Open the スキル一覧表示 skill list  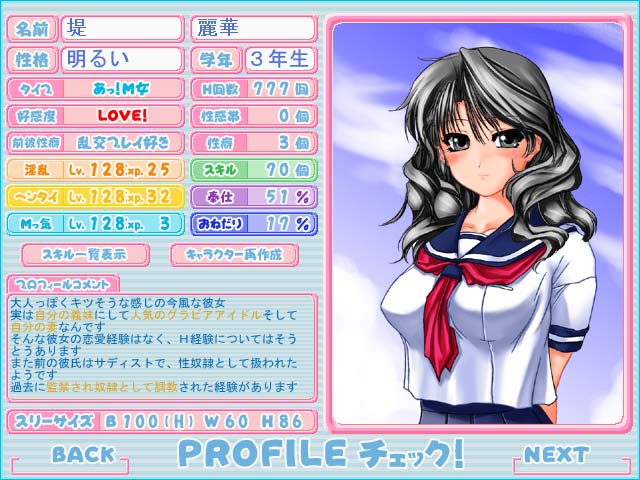[x=84, y=252]
